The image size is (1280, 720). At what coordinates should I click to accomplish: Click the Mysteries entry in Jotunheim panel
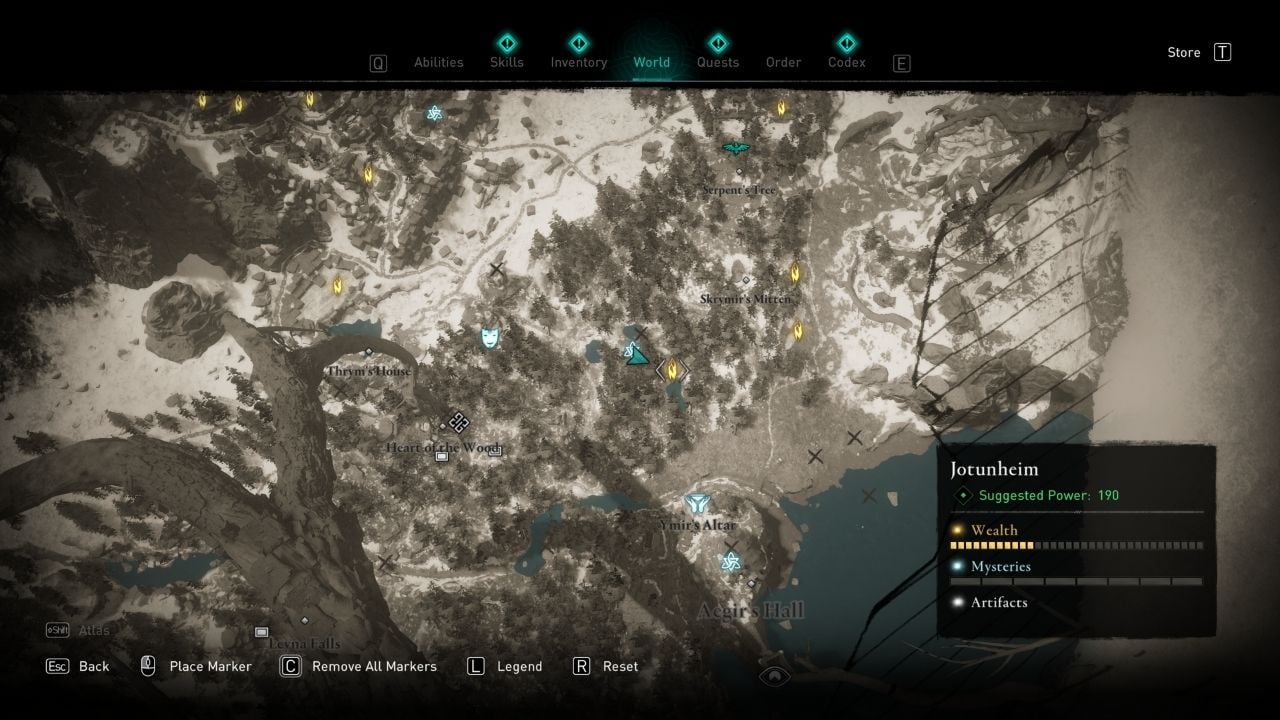click(1000, 566)
